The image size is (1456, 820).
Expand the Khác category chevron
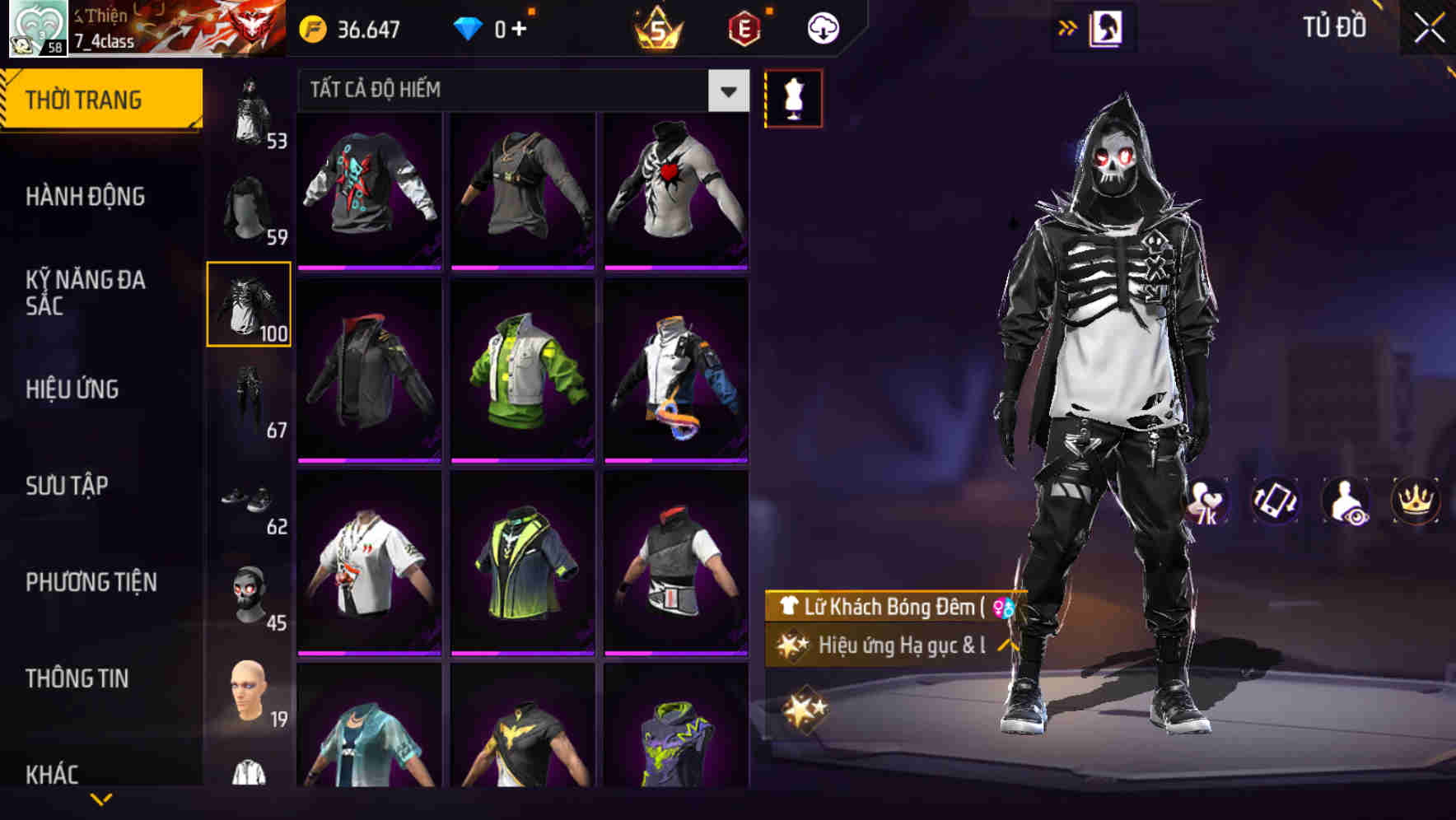pos(101,799)
